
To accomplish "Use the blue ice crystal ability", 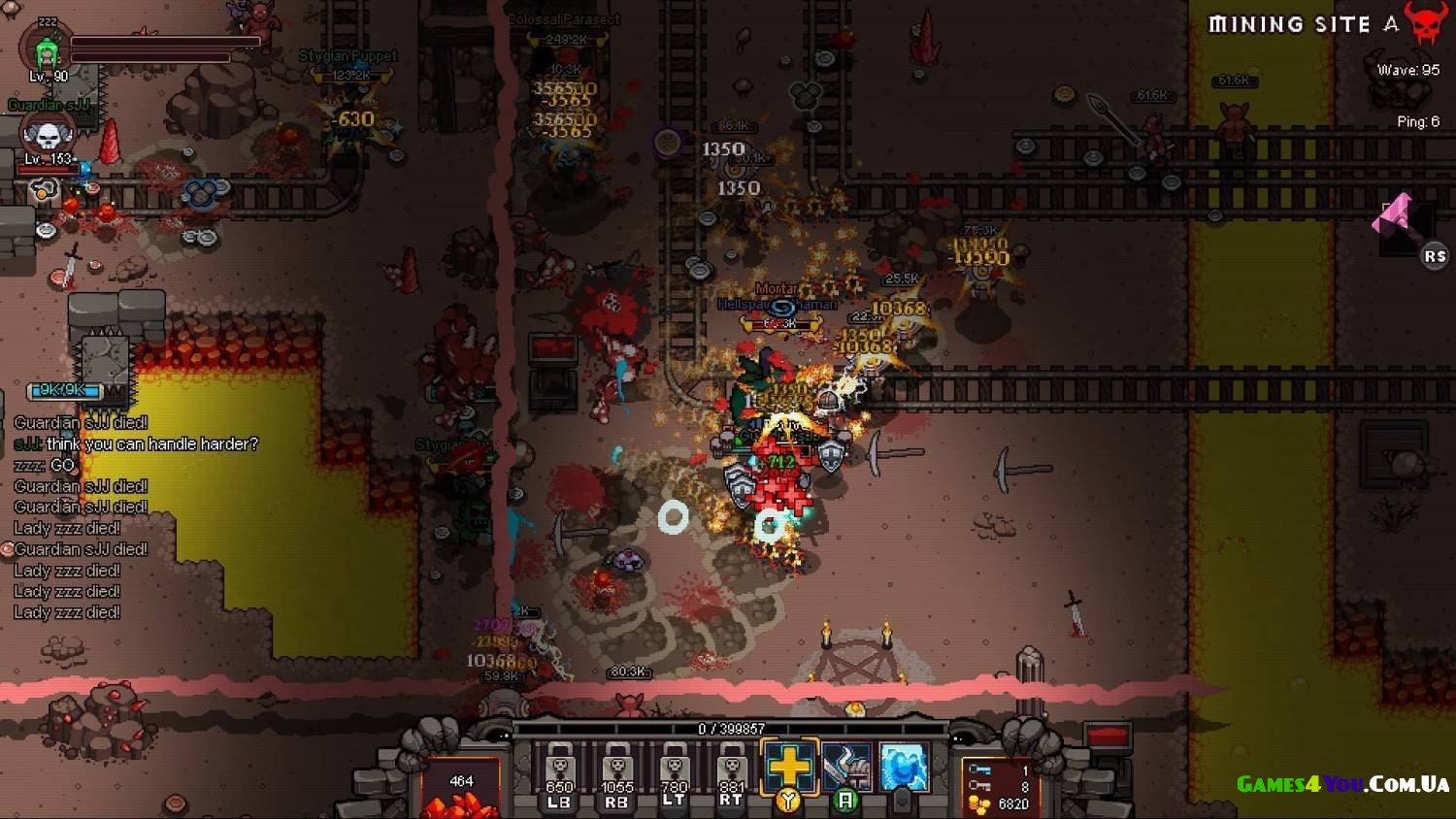I will (x=904, y=767).
